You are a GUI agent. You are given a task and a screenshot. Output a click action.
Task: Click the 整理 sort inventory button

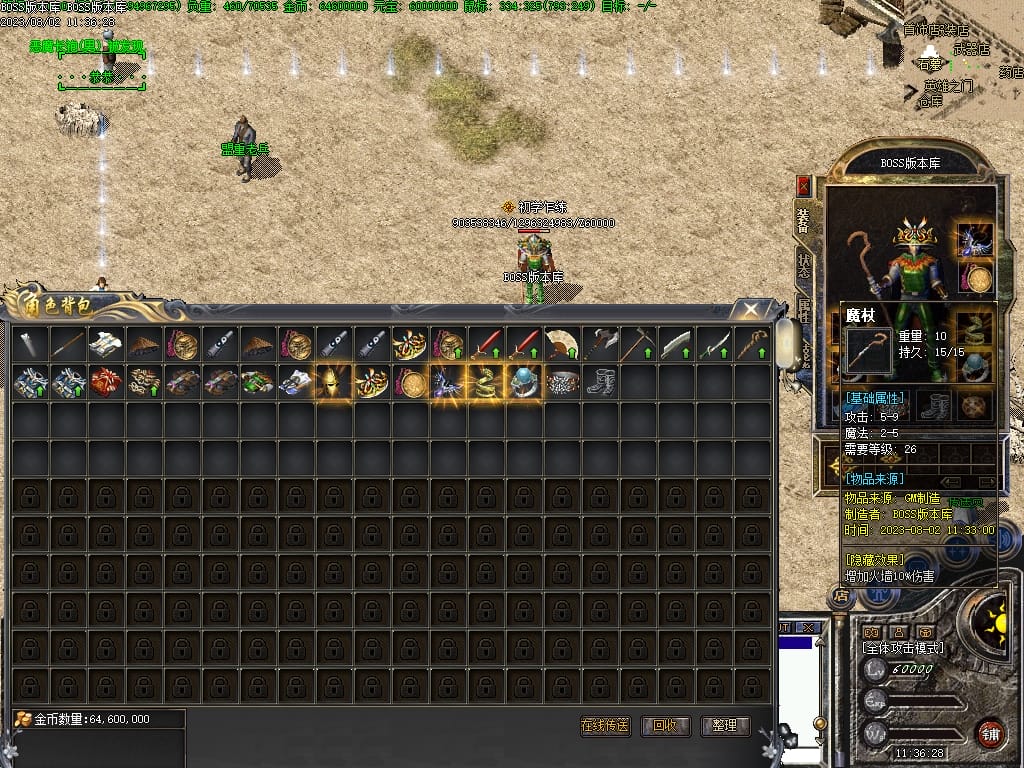tap(725, 726)
